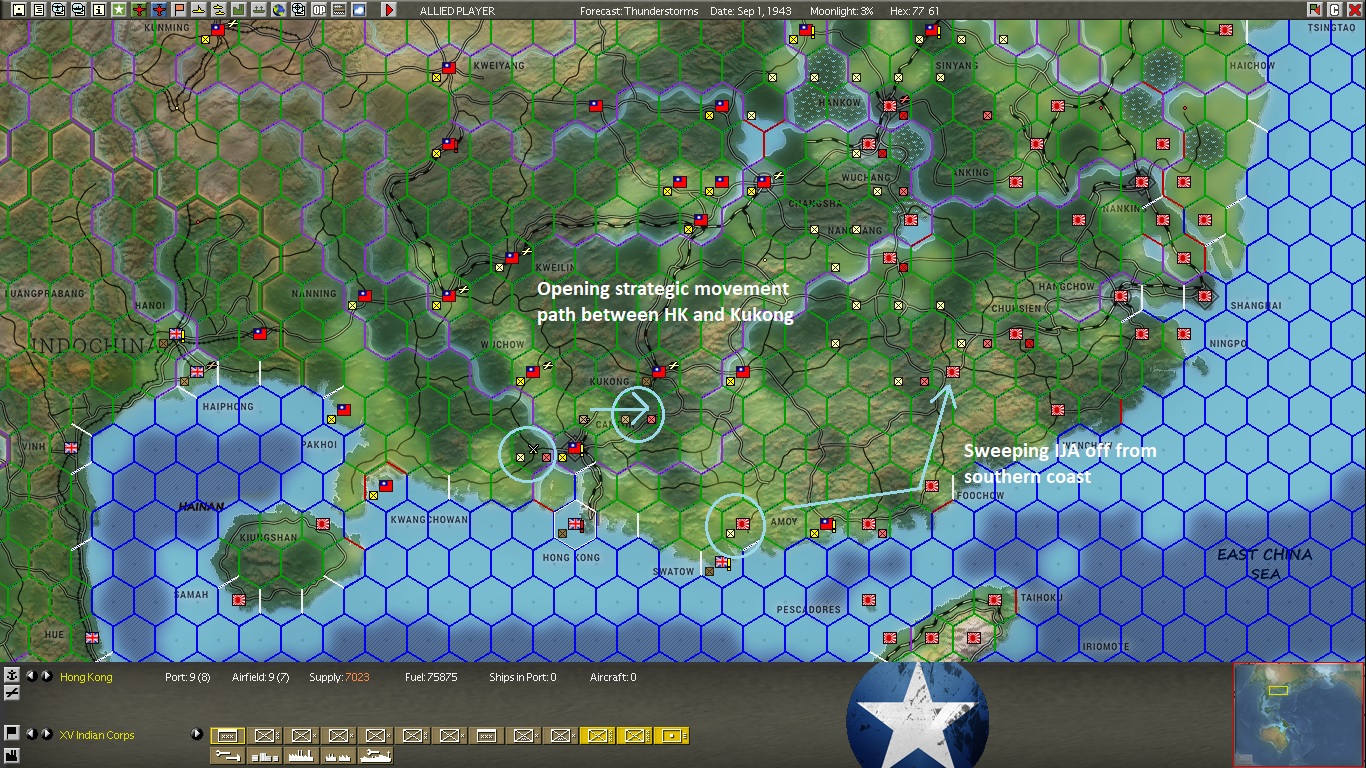Toggle the flag button beside XV Indian Corps

(x=11, y=734)
